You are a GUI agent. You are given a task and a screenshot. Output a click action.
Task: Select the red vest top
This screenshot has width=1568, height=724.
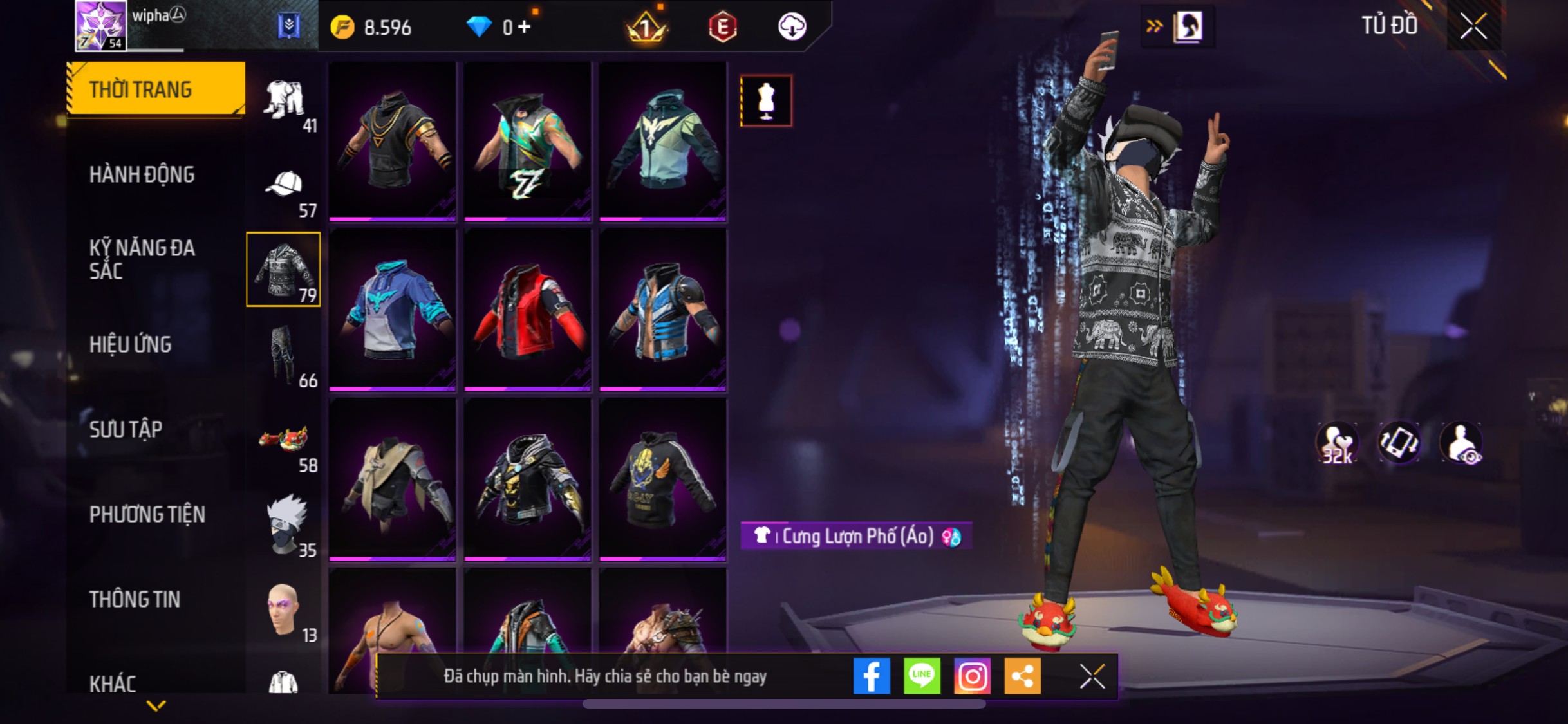pos(528,310)
